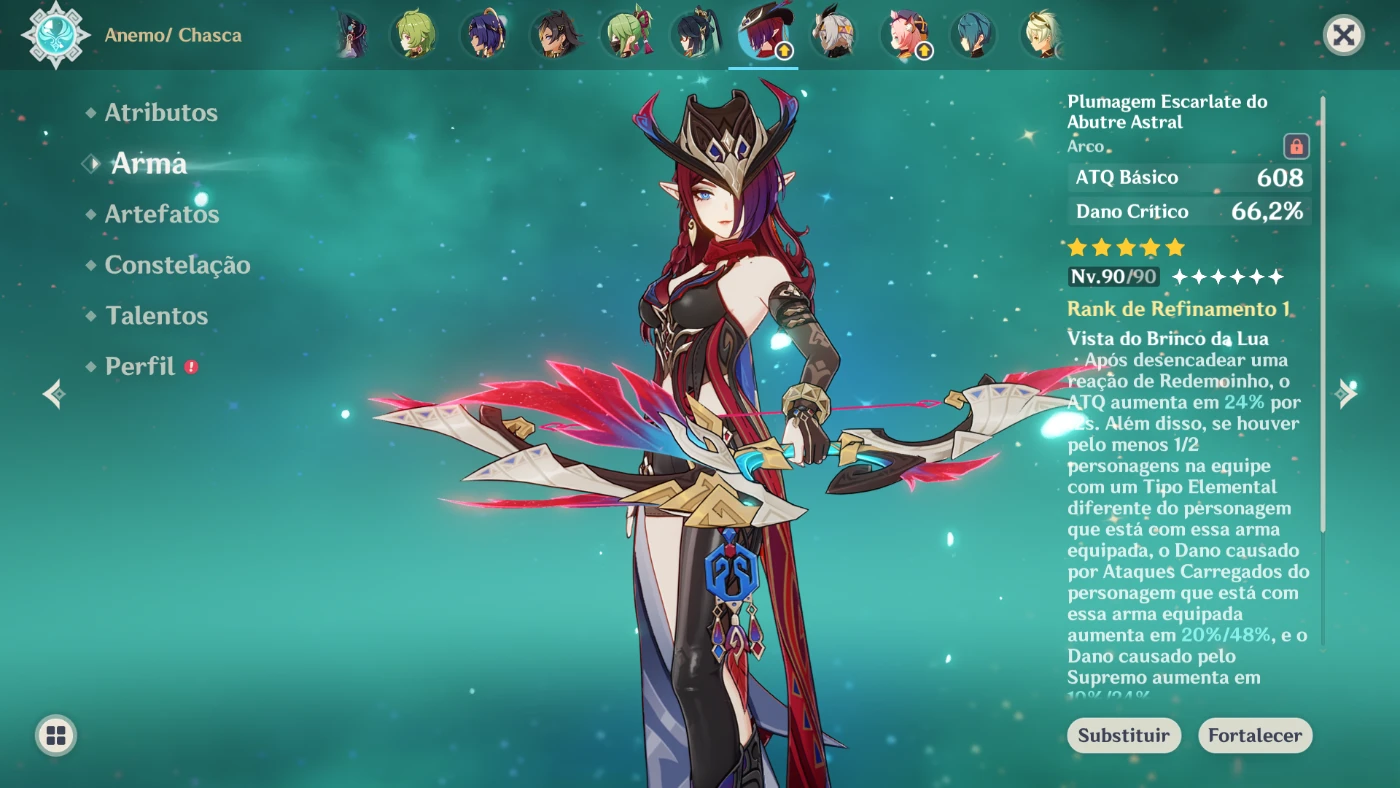Viewport: 1400px width, 788px height.
Task: Switch to the previous character arrow
Action: (54, 394)
